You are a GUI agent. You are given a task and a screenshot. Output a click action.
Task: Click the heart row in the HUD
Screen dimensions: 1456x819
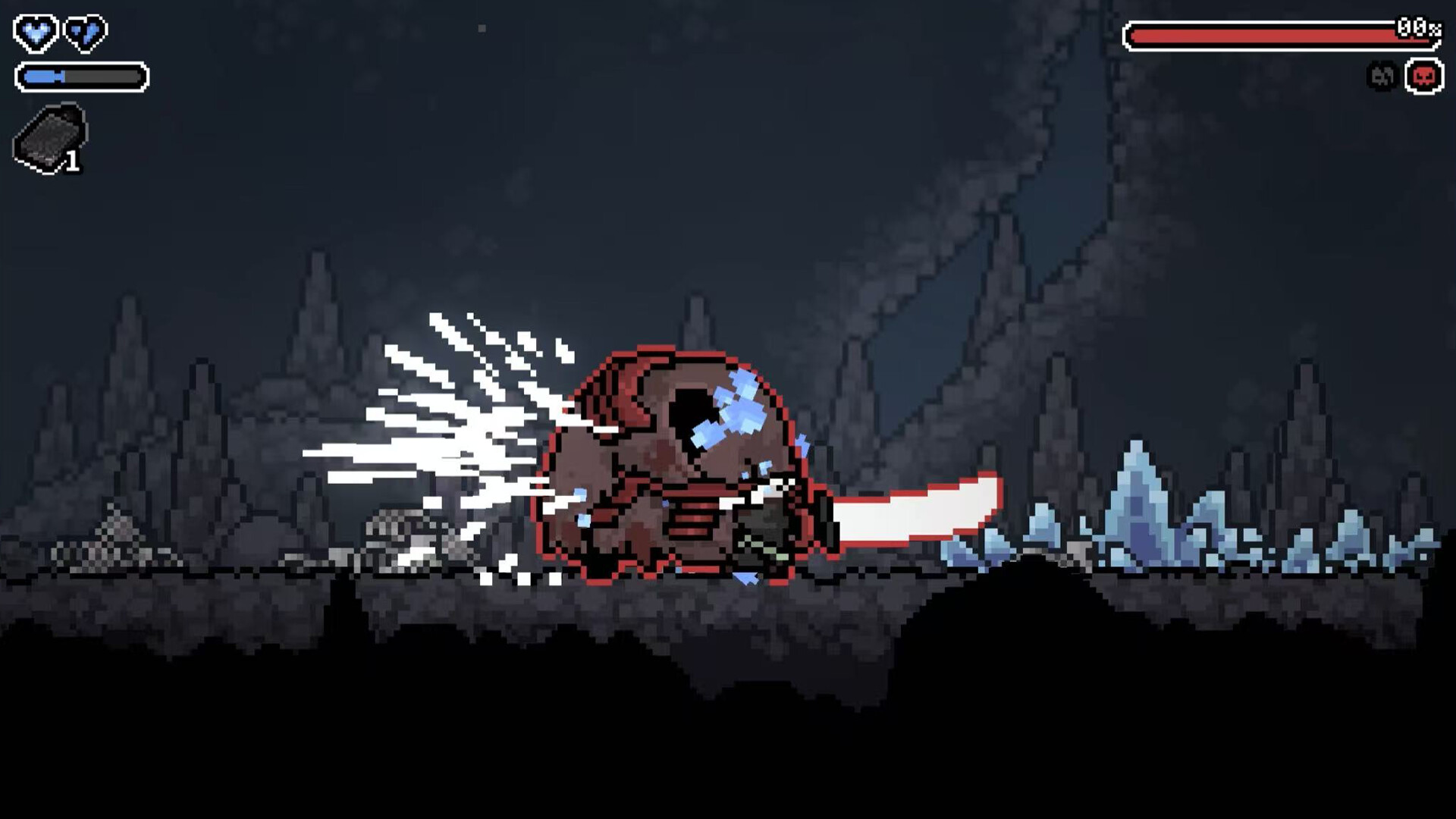(59, 33)
